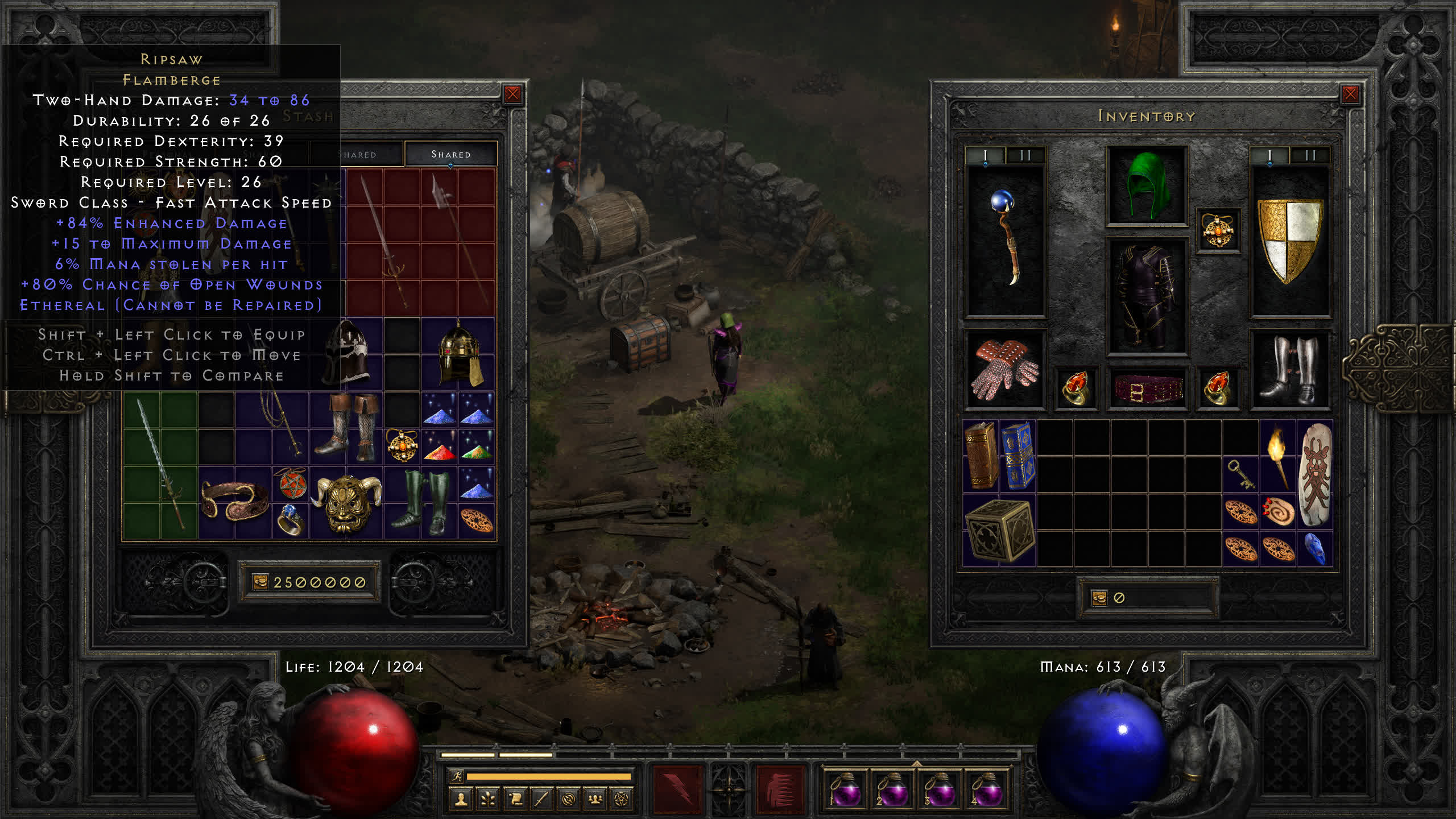Select the key in the inventory
This screenshot has height=819, width=1456.
[x=1240, y=474]
